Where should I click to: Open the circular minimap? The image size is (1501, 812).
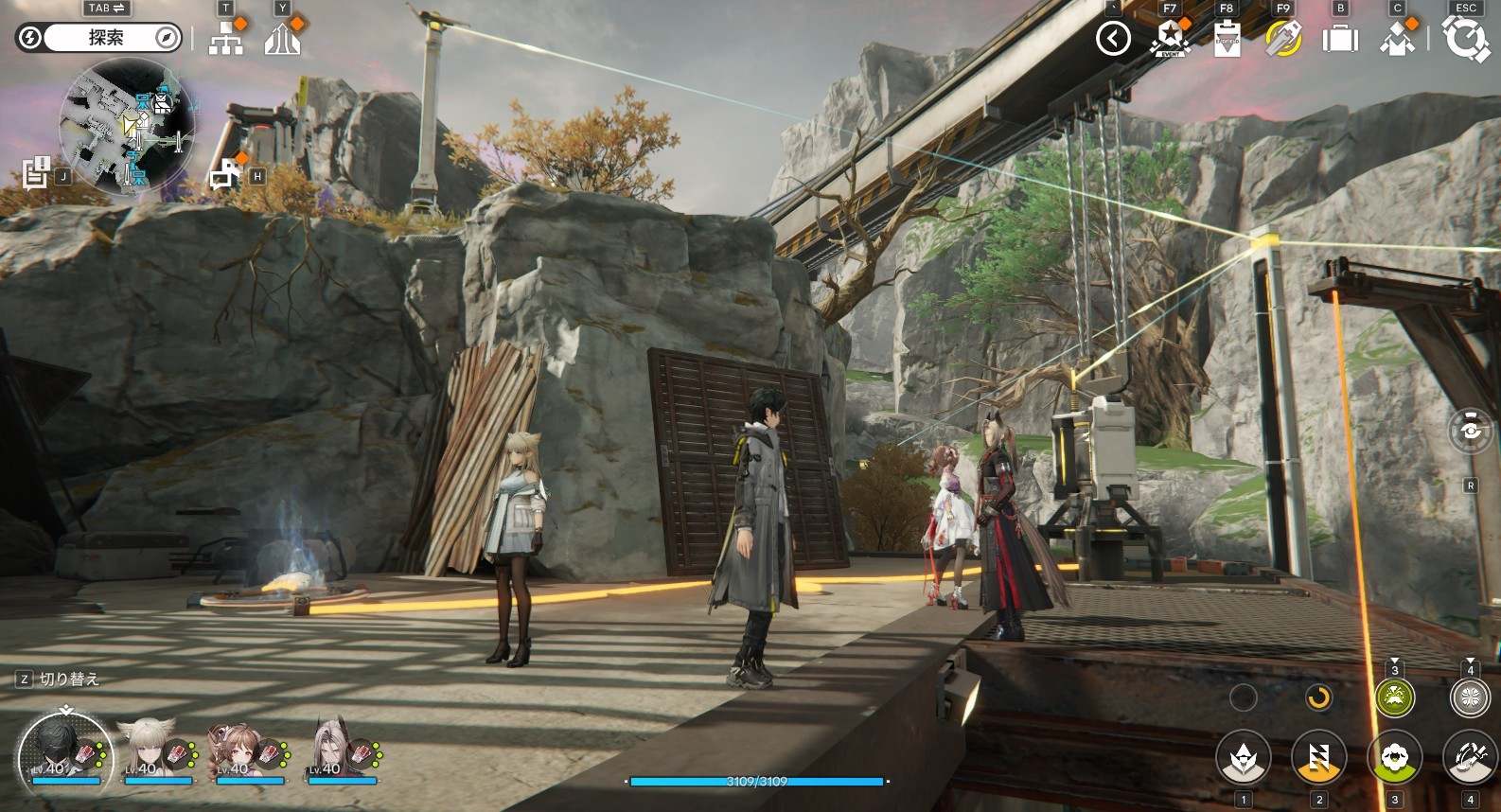coord(127,127)
